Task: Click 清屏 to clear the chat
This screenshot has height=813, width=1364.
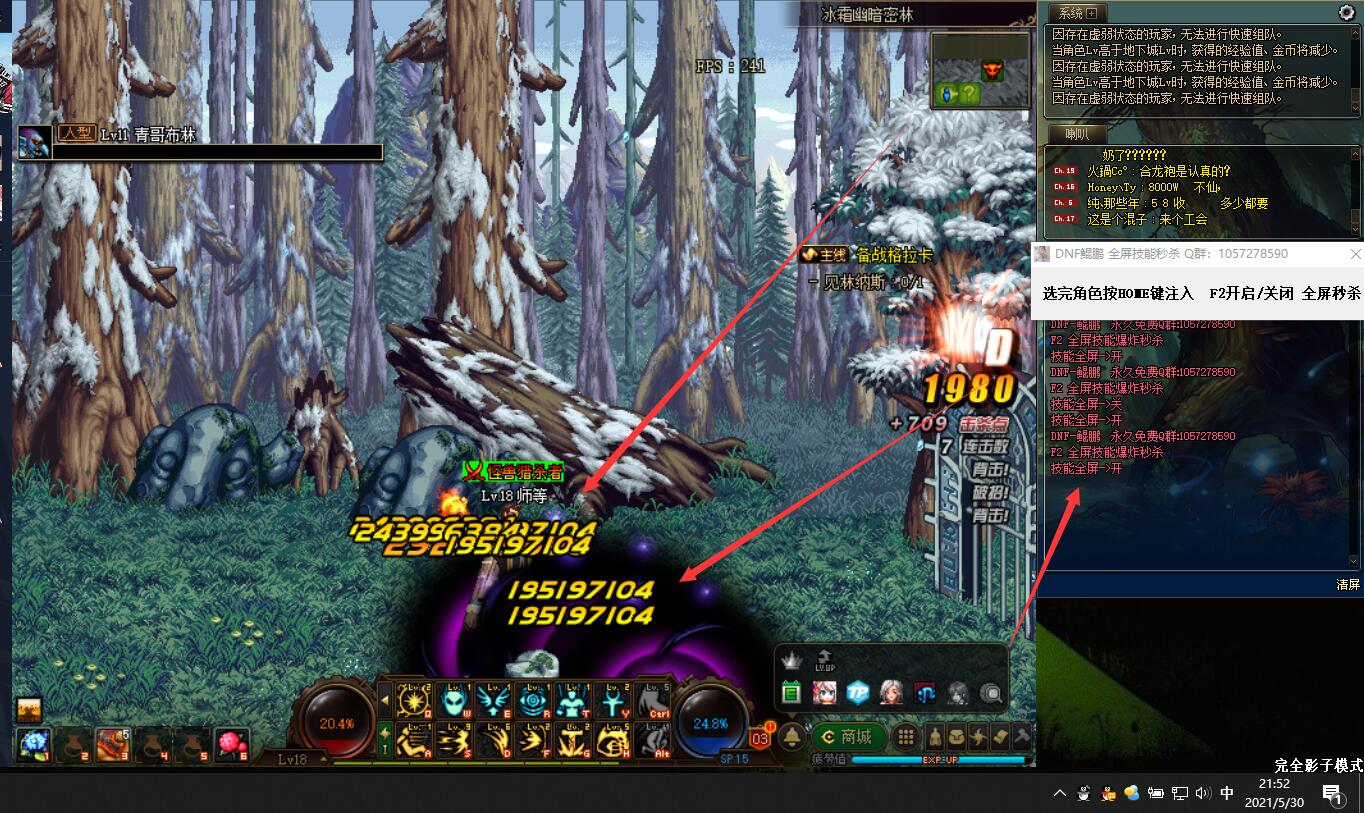Action: point(1348,584)
